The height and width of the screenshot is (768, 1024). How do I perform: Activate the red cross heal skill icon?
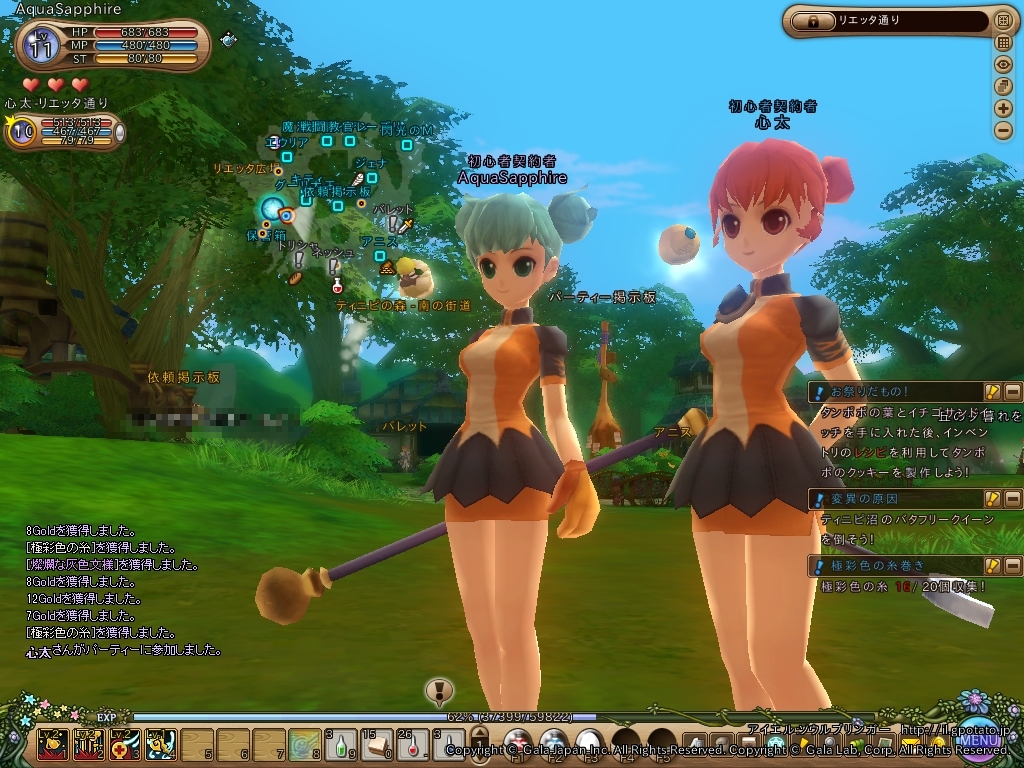click(x=124, y=744)
